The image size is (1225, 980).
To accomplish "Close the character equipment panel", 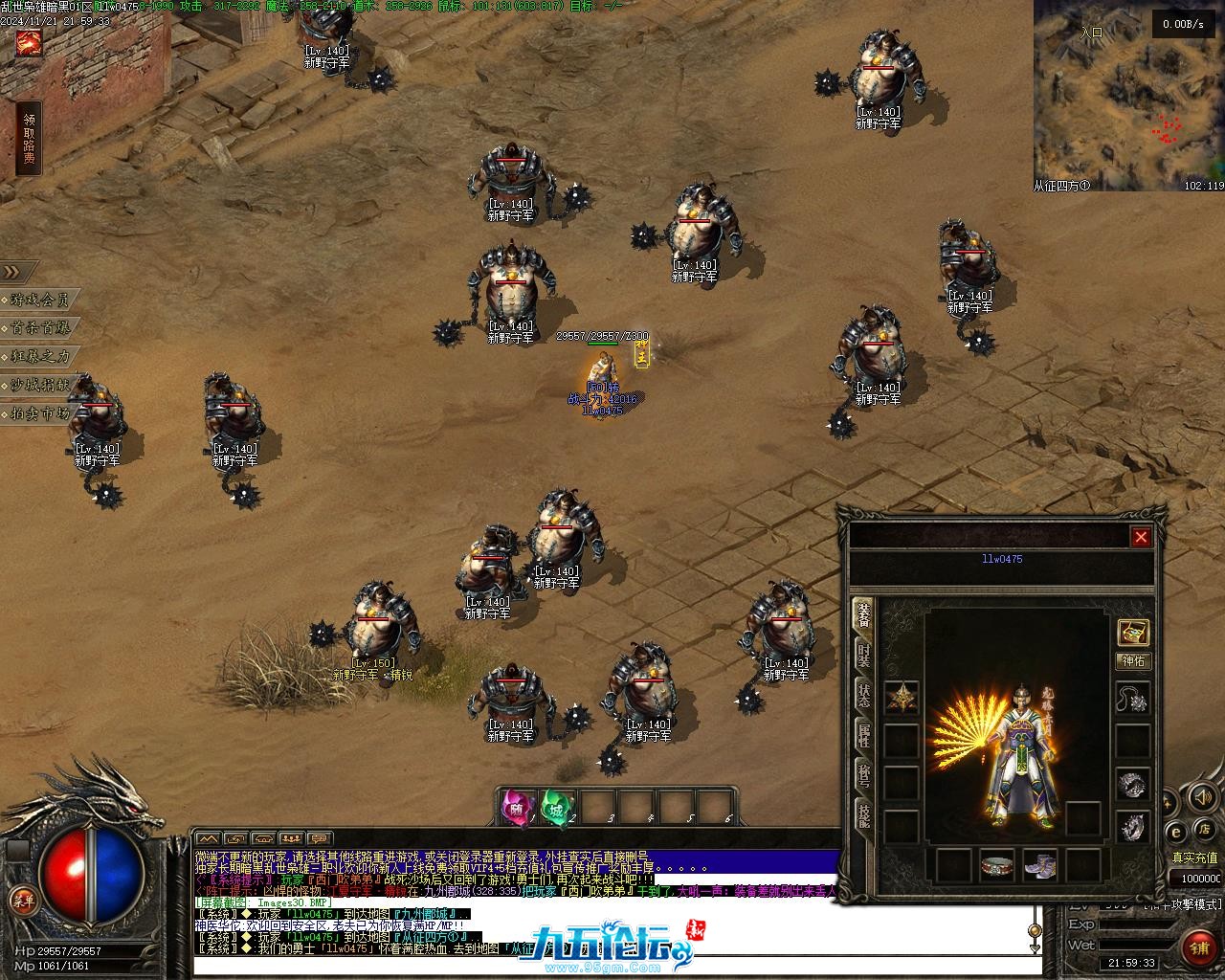I will click(1140, 537).
